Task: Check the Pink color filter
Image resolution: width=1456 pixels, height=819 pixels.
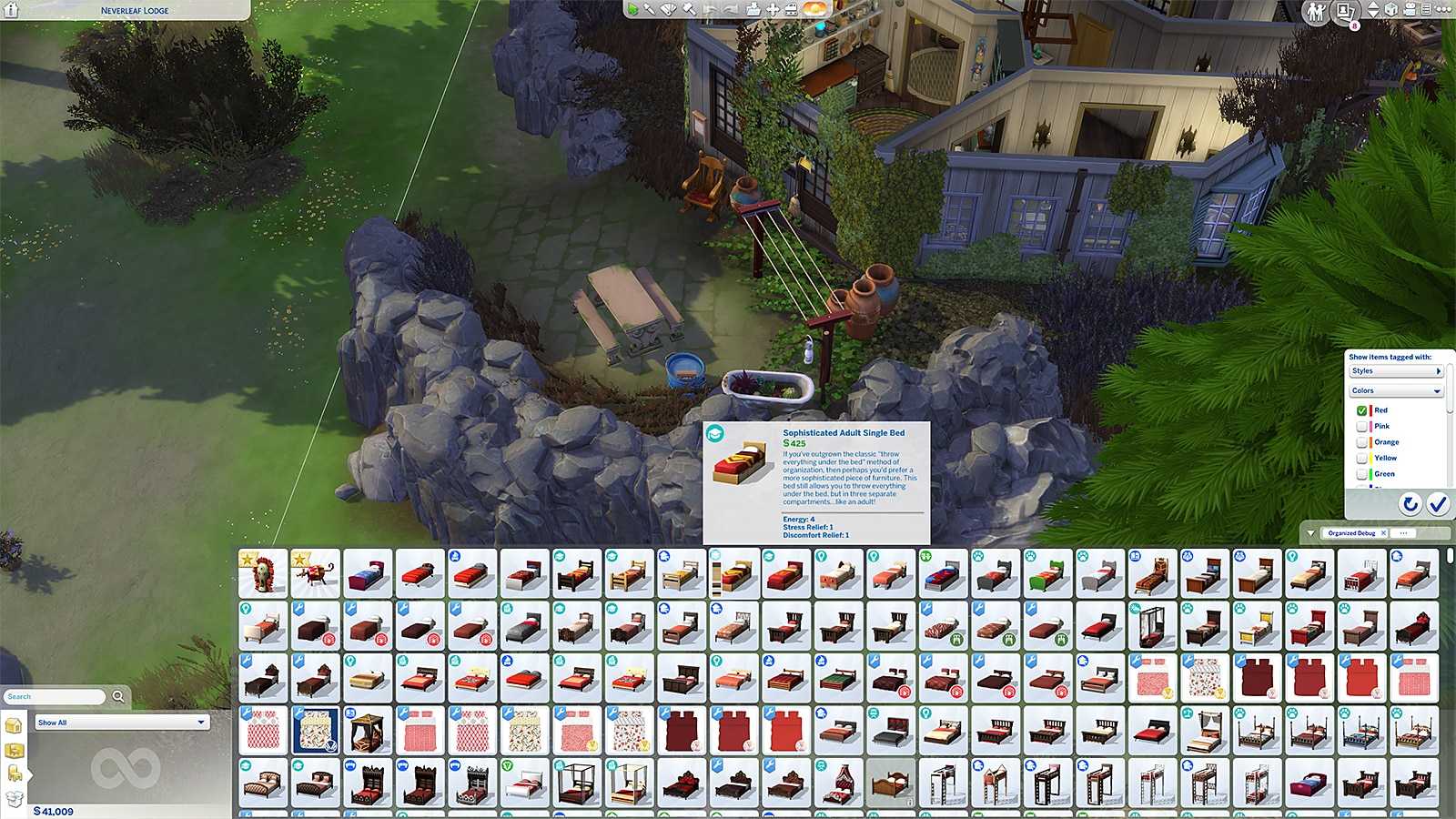Action: tap(1362, 427)
